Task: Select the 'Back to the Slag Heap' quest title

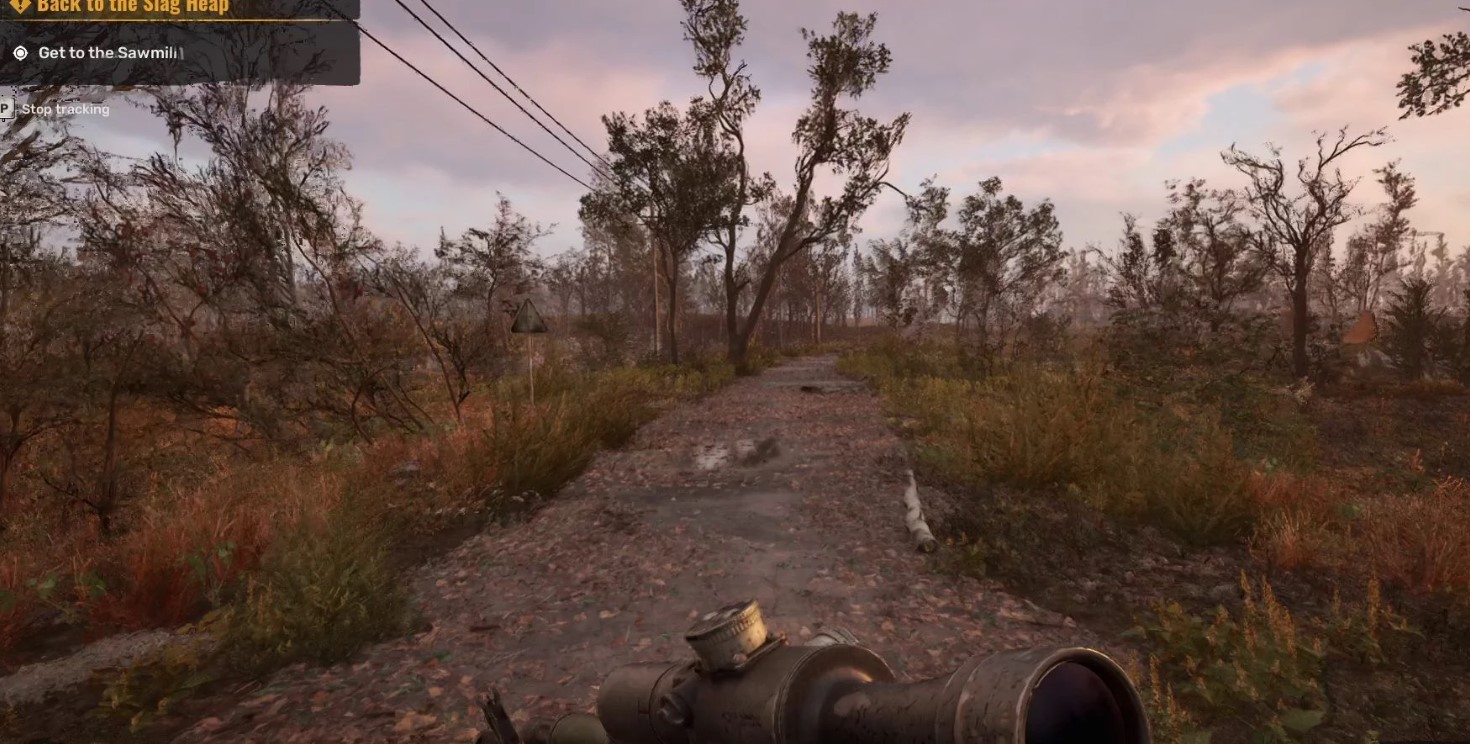Action: [133, 7]
